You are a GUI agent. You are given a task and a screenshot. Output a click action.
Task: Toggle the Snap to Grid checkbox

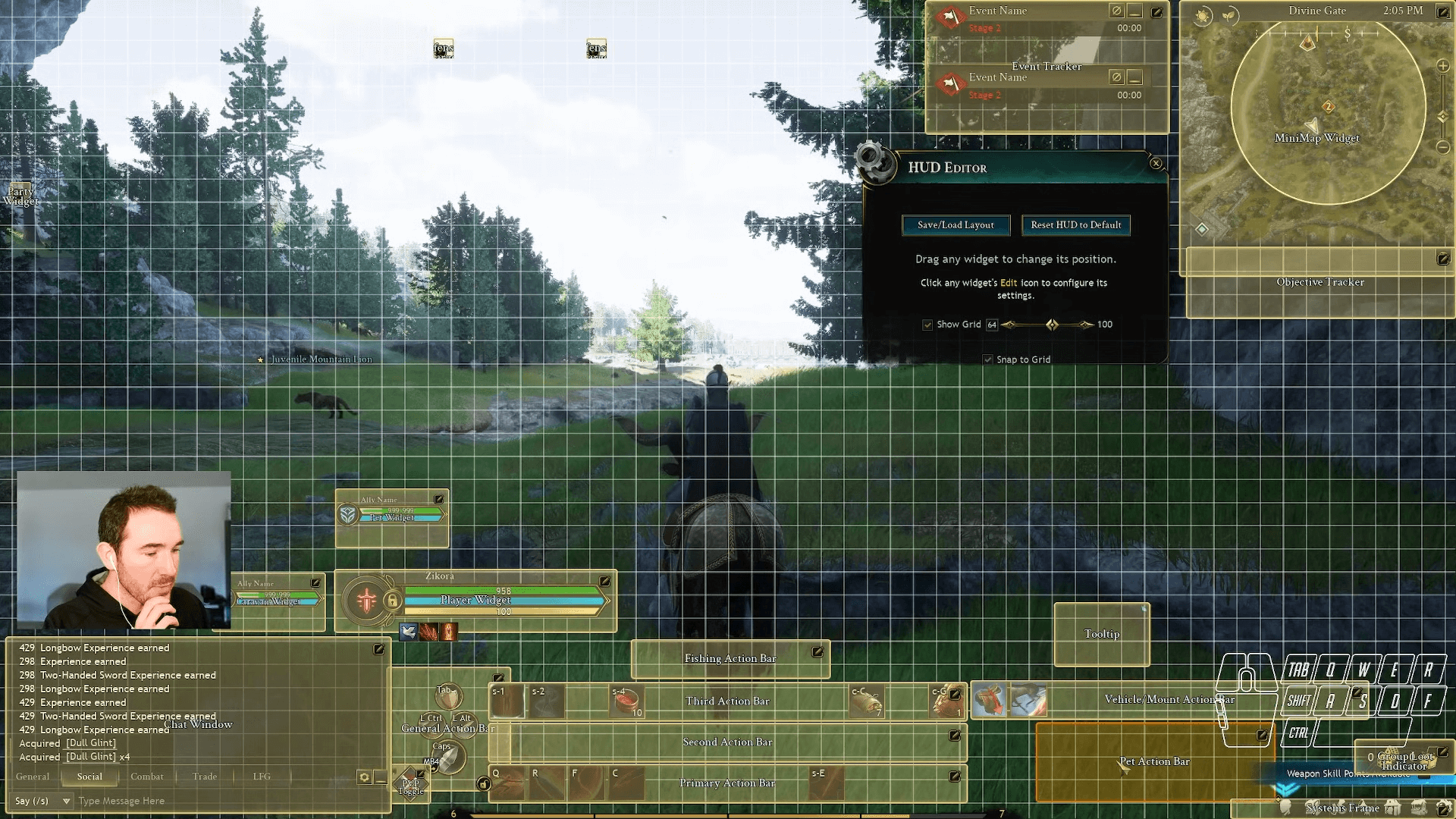click(987, 359)
